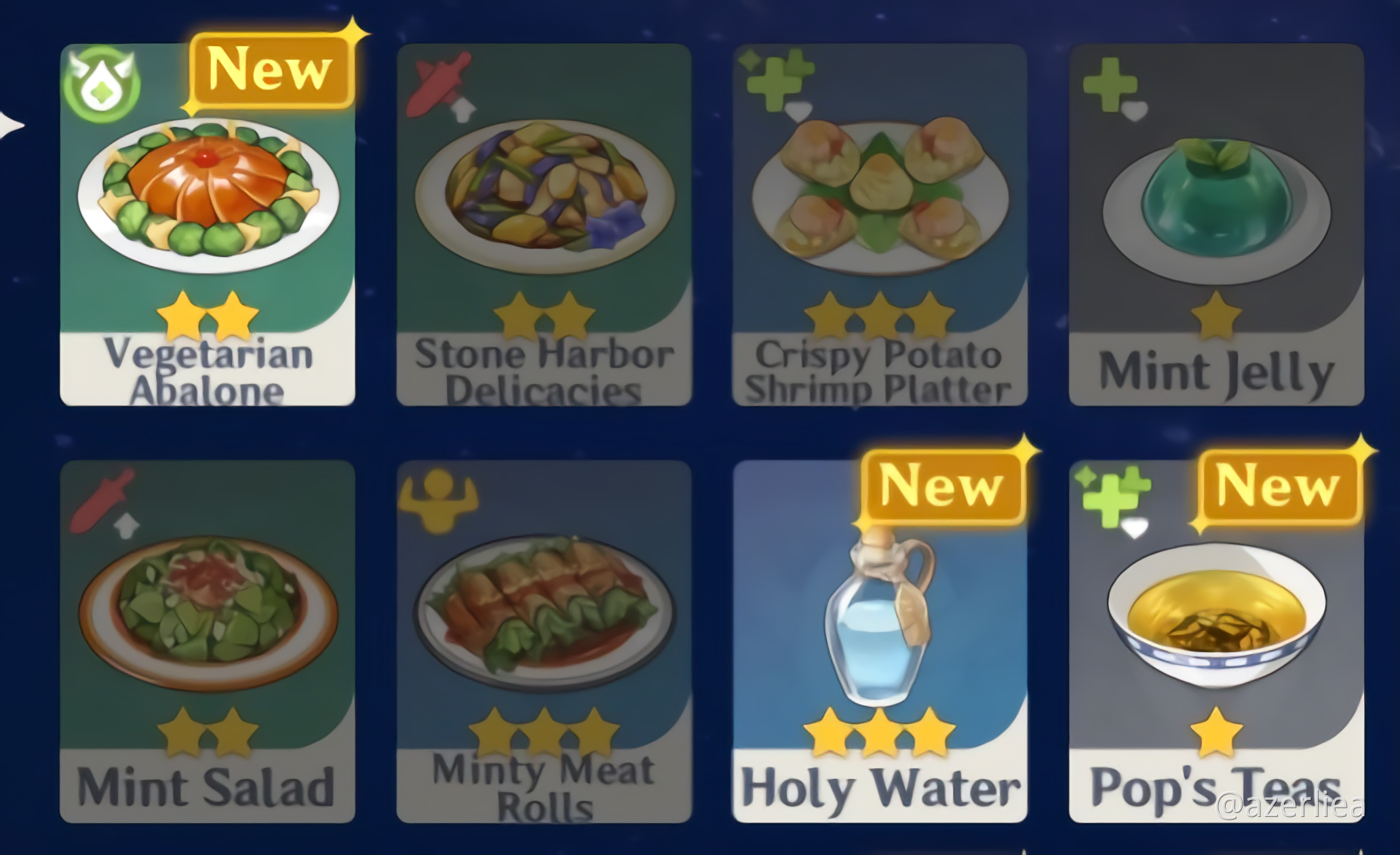Image resolution: width=1400 pixels, height=855 pixels.
Task: Select the Mint Jelly recipe card
Action: point(1218,217)
